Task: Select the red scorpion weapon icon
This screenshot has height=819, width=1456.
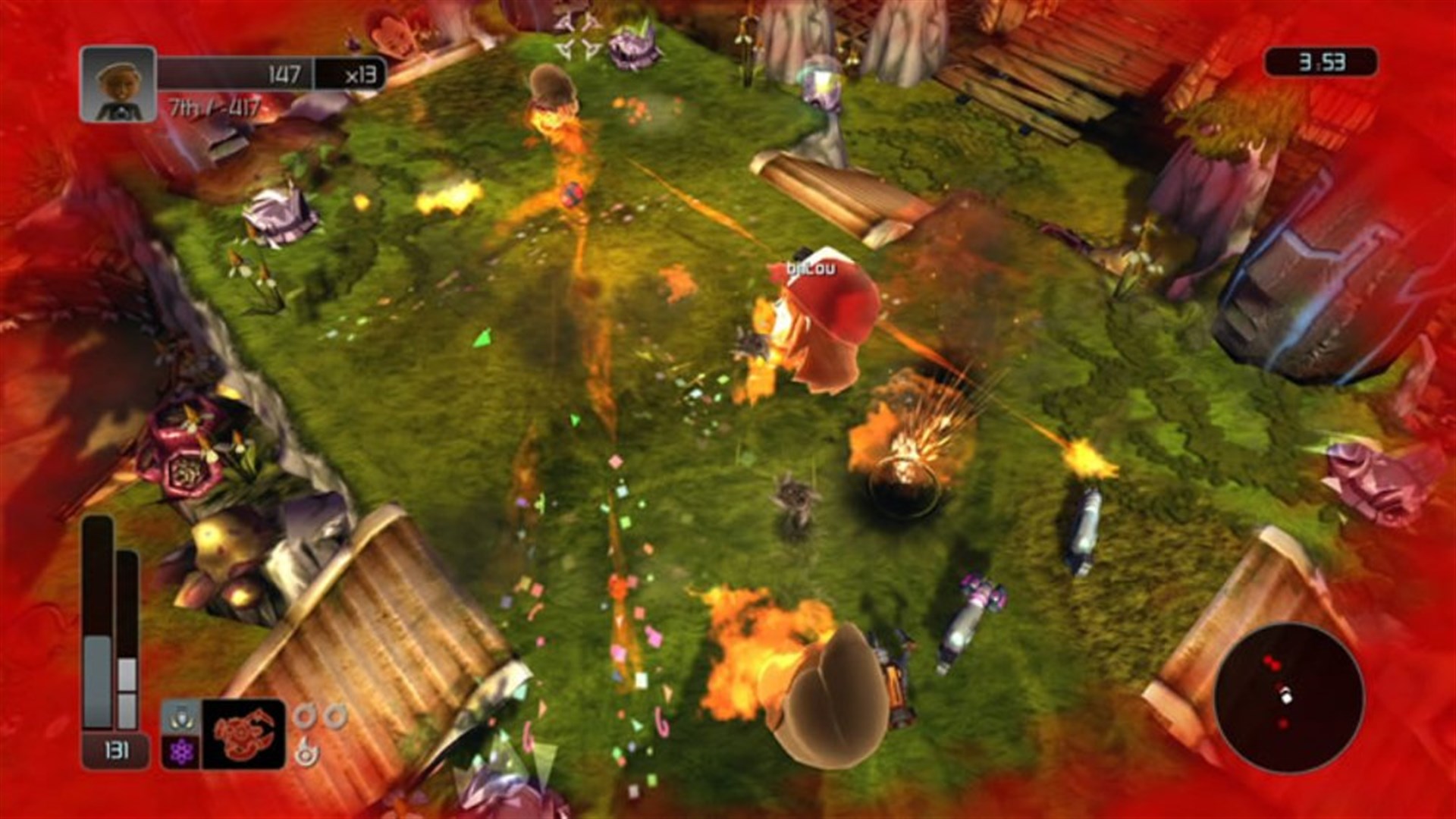Action: (x=241, y=733)
